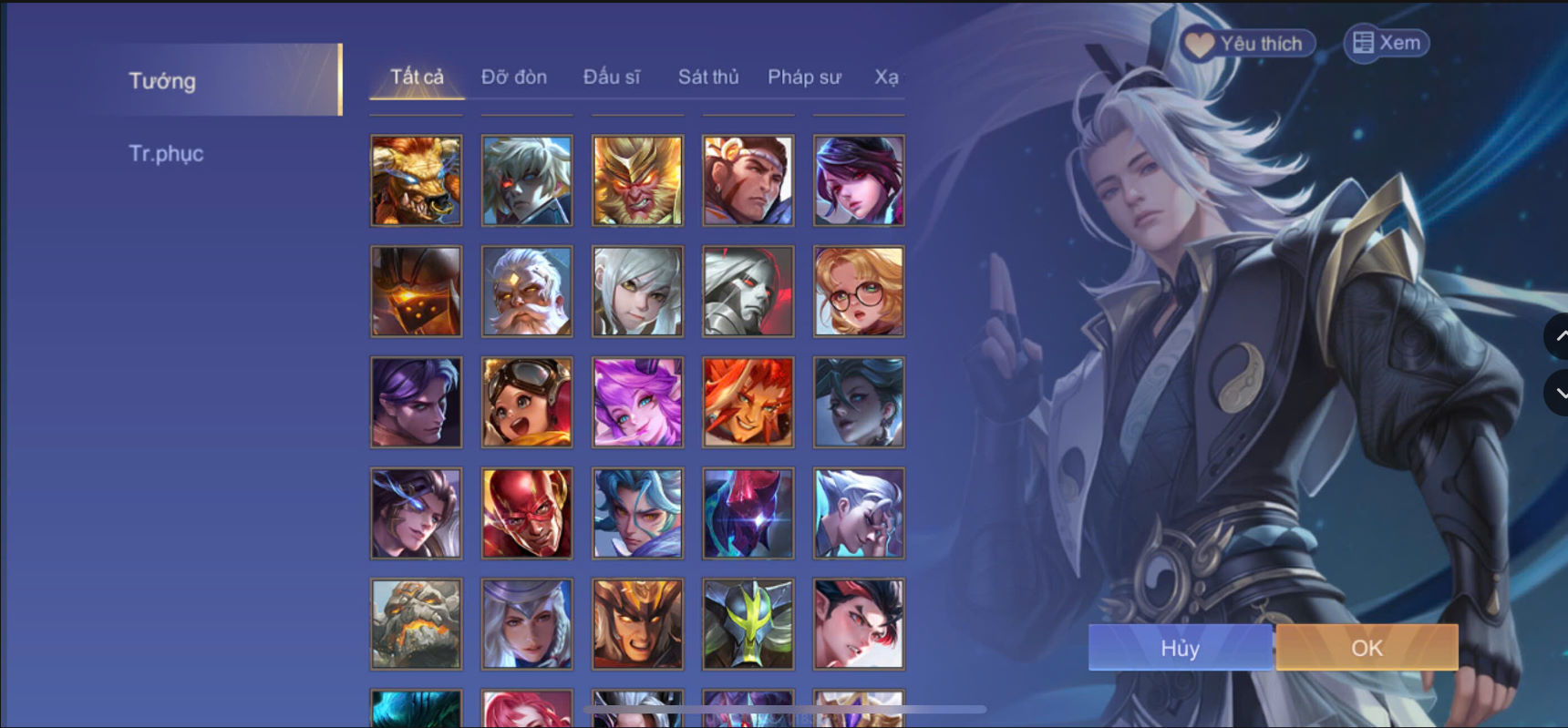
Task: Click the scroll-down chevron on the right edge
Action: [1561, 394]
